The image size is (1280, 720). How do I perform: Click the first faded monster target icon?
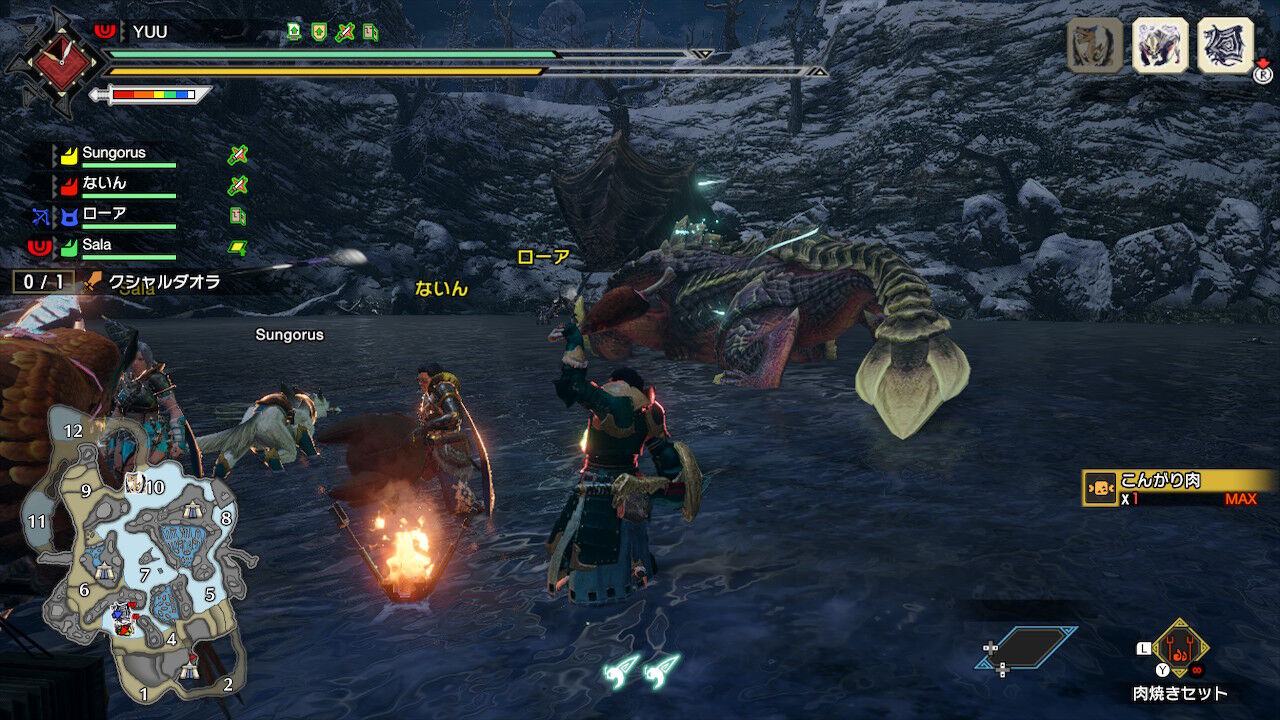tap(1094, 45)
